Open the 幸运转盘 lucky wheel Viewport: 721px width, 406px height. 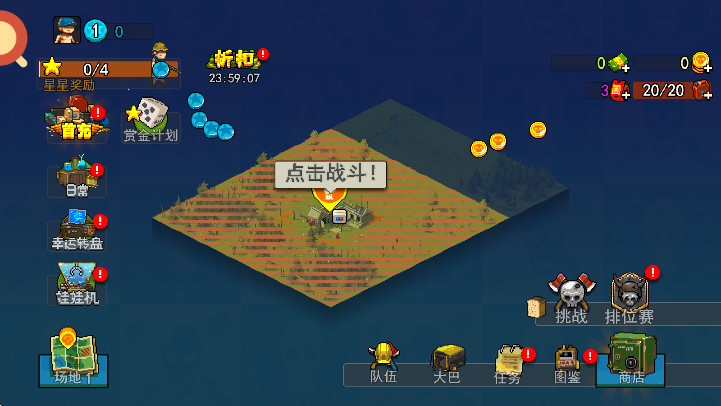77,230
